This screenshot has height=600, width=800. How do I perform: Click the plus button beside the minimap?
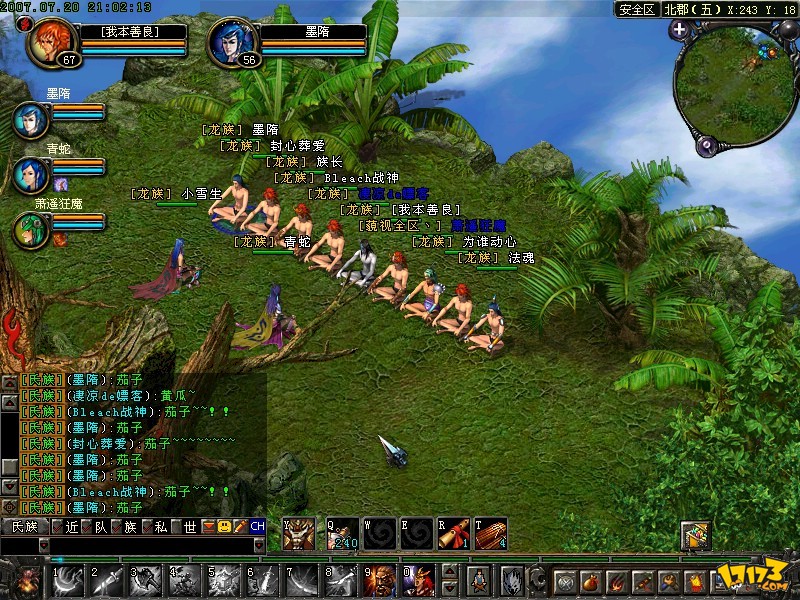click(680, 30)
